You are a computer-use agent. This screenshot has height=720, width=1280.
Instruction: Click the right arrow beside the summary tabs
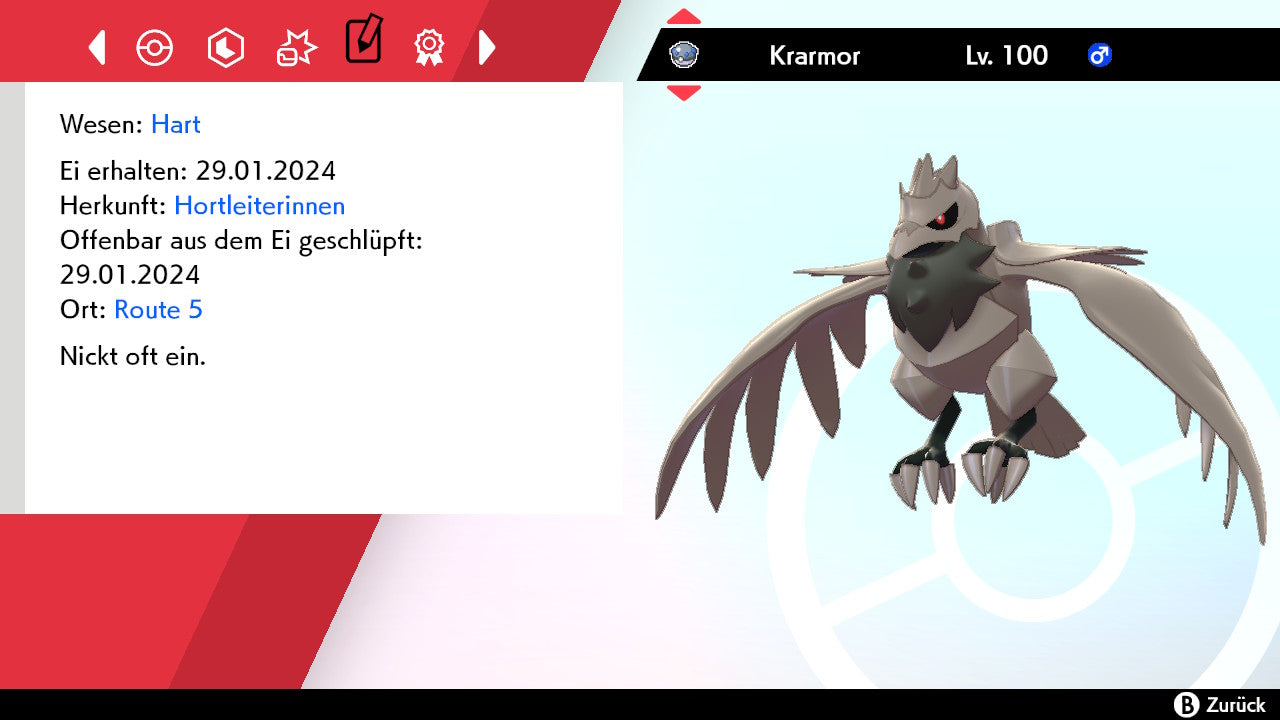coord(487,47)
